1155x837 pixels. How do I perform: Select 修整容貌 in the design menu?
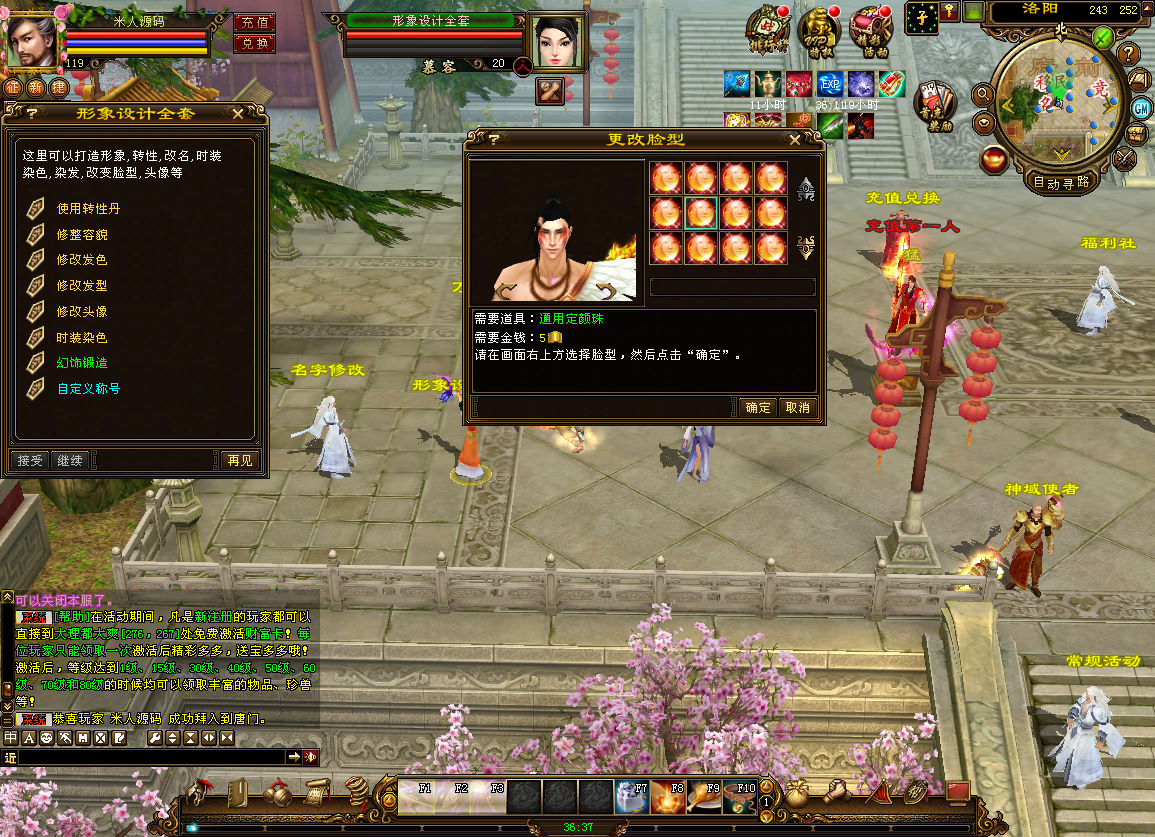[x=81, y=235]
